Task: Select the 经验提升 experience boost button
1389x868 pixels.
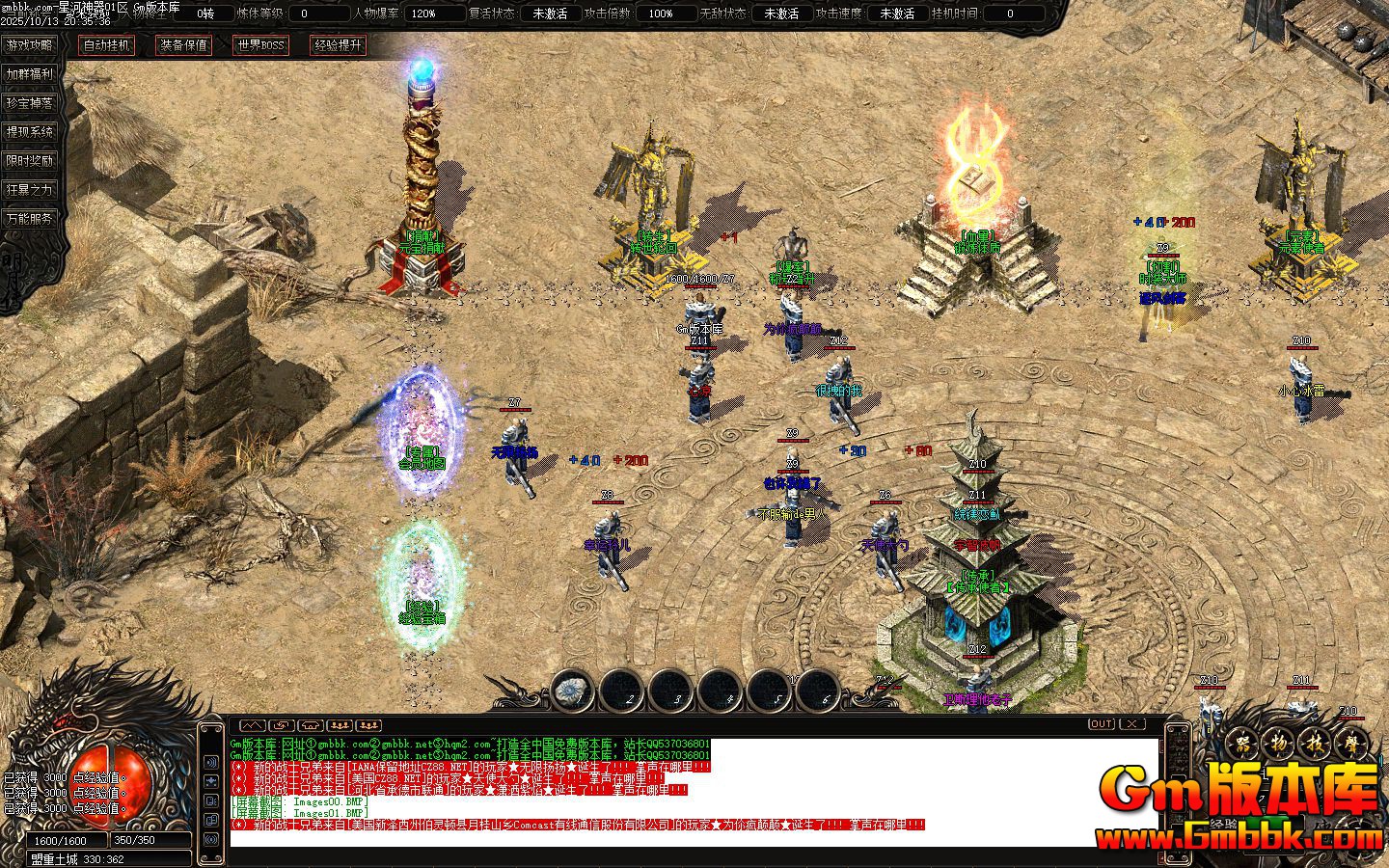Action: (338, 45)
